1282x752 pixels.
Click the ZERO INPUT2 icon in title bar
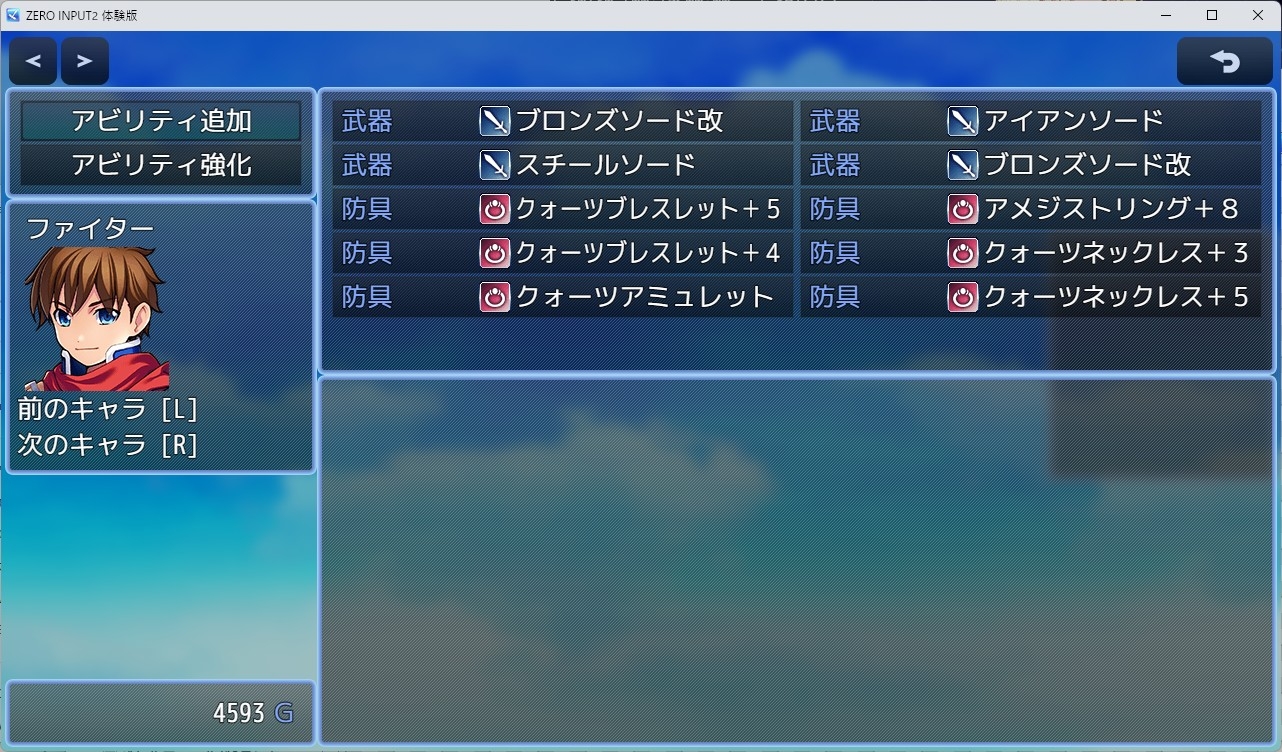(14, 14)
